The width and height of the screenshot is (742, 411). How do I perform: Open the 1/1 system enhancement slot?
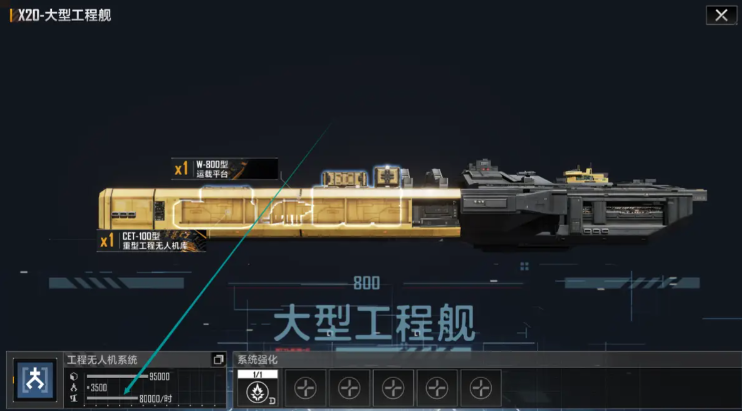(259, 388)
